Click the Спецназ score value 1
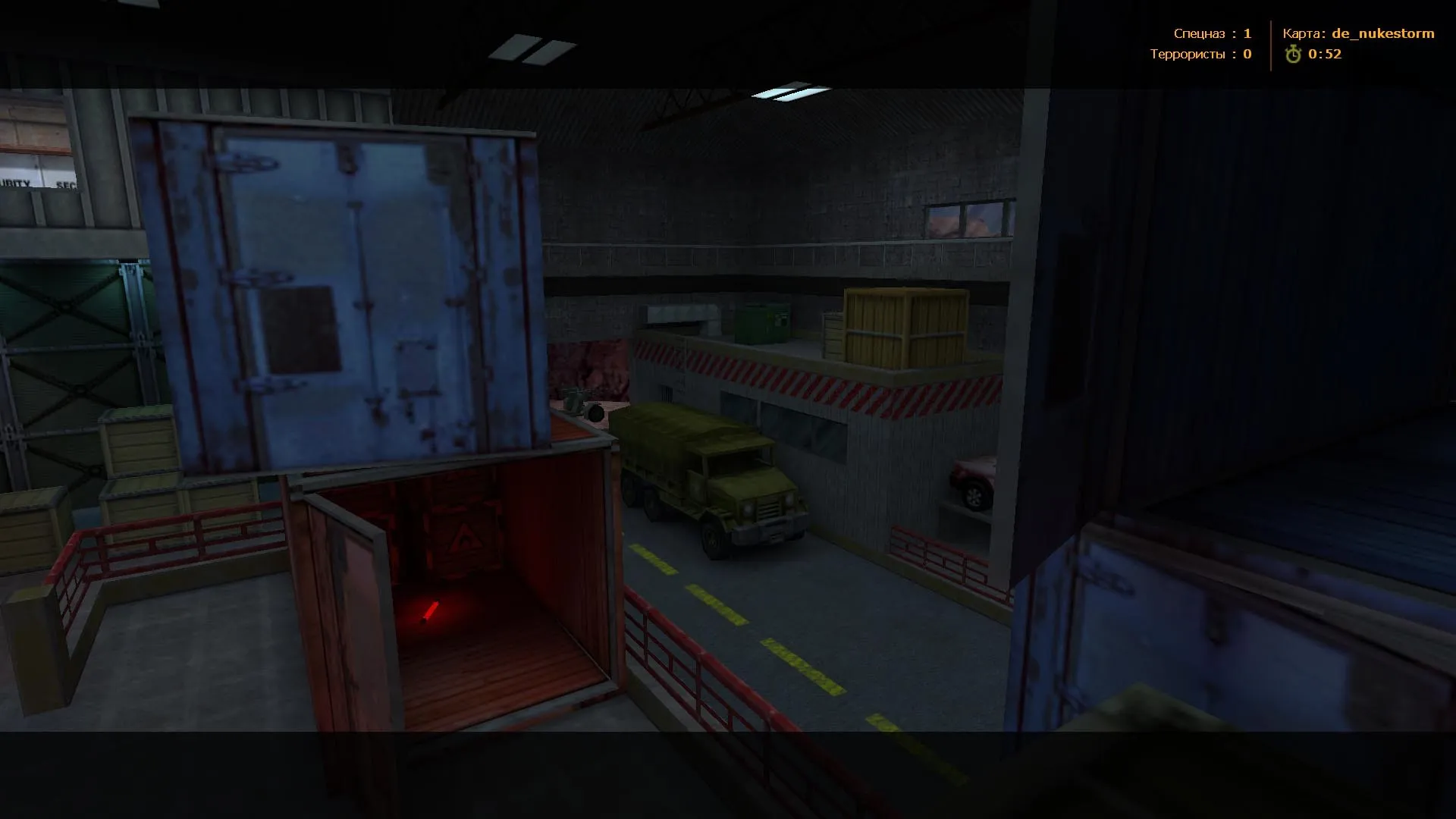Viewport: 1456px width, 819px height. point(1249,33)
